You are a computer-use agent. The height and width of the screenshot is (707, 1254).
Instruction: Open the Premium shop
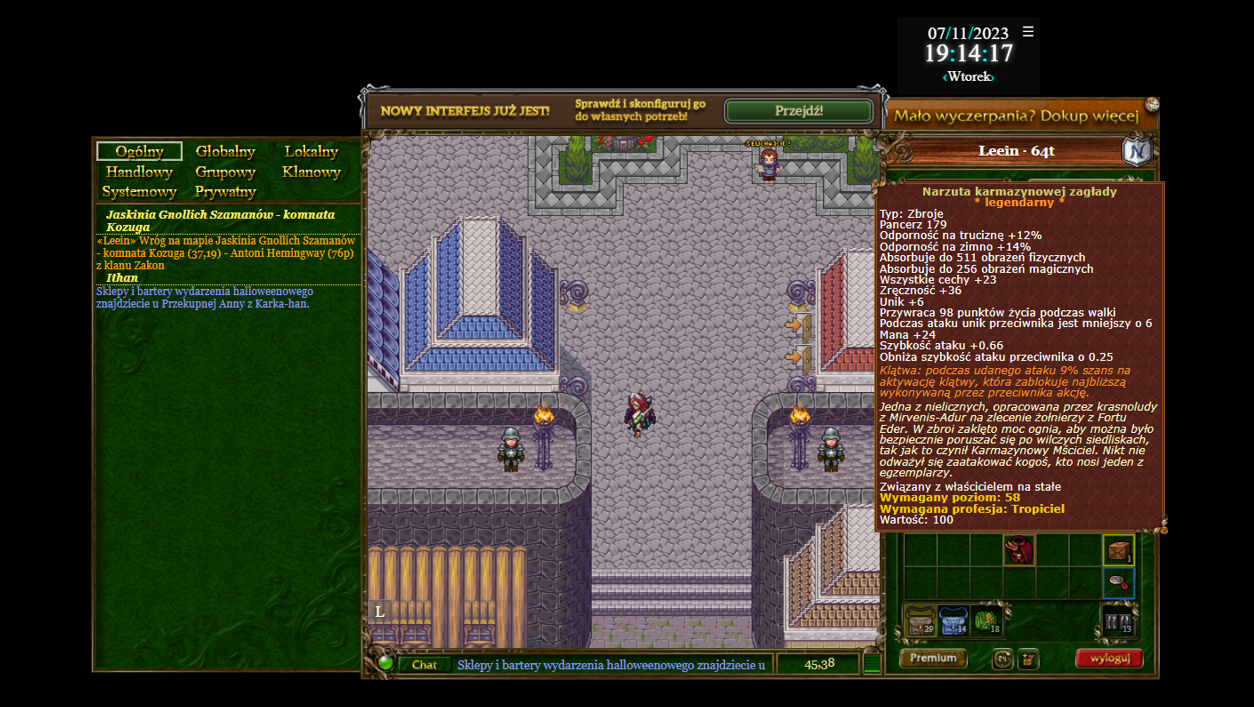933,658
